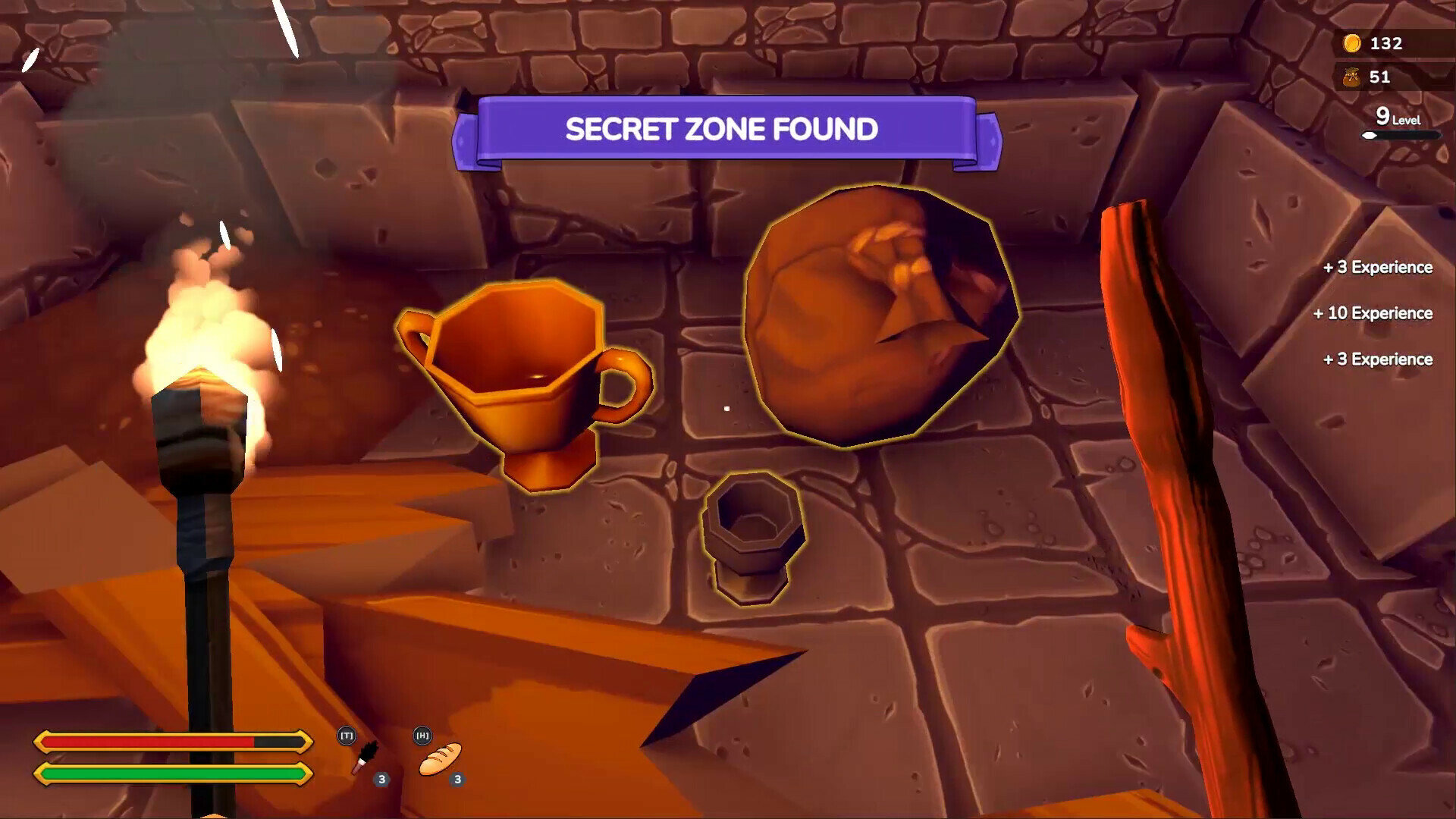
Task: Click the [T] keybind badge
Action: pyautogui.click(x=347, y=736)
